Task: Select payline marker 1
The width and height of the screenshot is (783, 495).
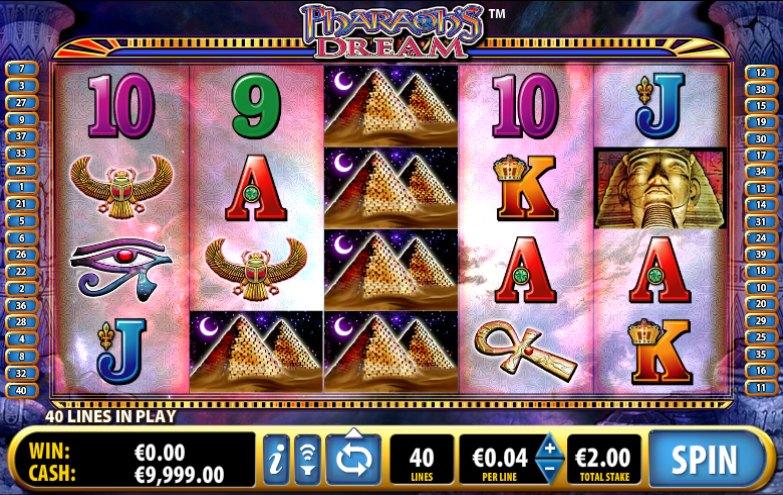Action: click(21, 187)
